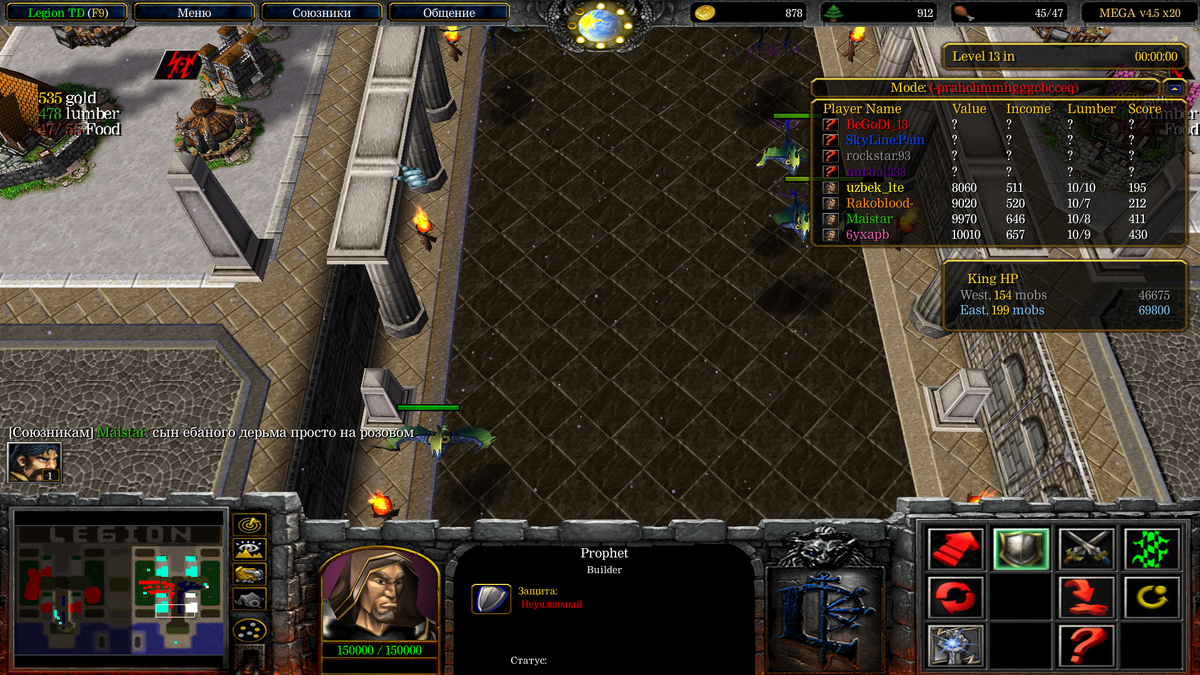1200x675 pixels.
Task: Toggle minimap creep camp display button
Action: [249, 599]
